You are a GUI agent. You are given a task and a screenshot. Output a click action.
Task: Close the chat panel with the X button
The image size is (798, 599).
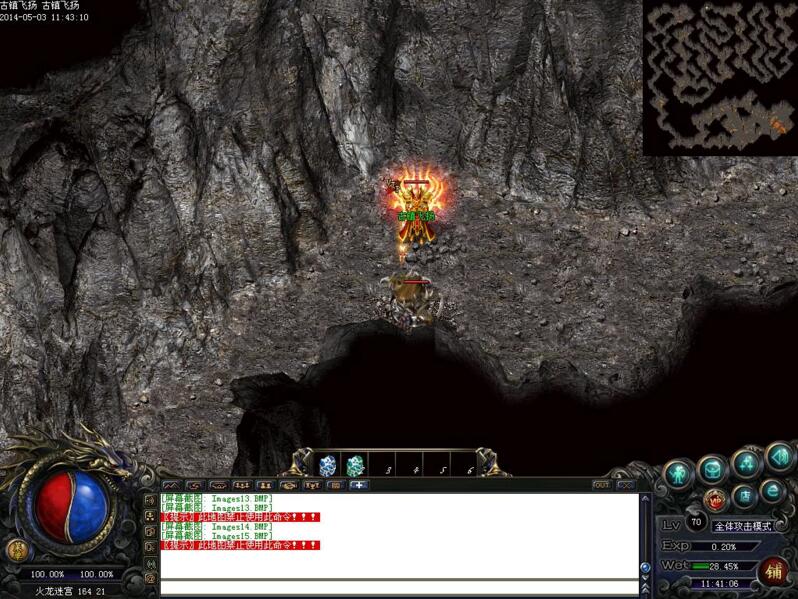coord(626,485)
